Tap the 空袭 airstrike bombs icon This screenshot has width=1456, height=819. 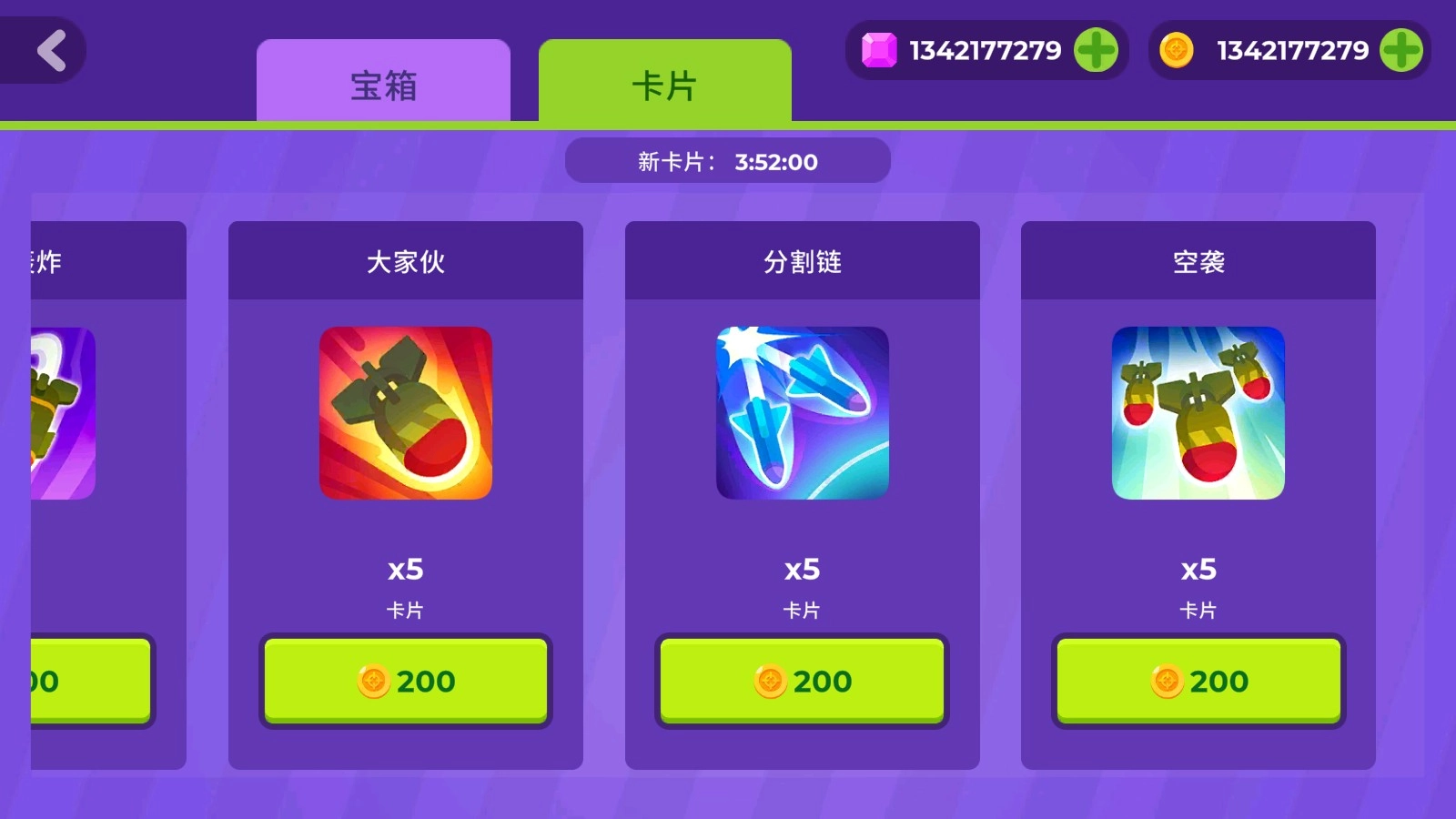pyautogui.click(x=1197, y=415)
